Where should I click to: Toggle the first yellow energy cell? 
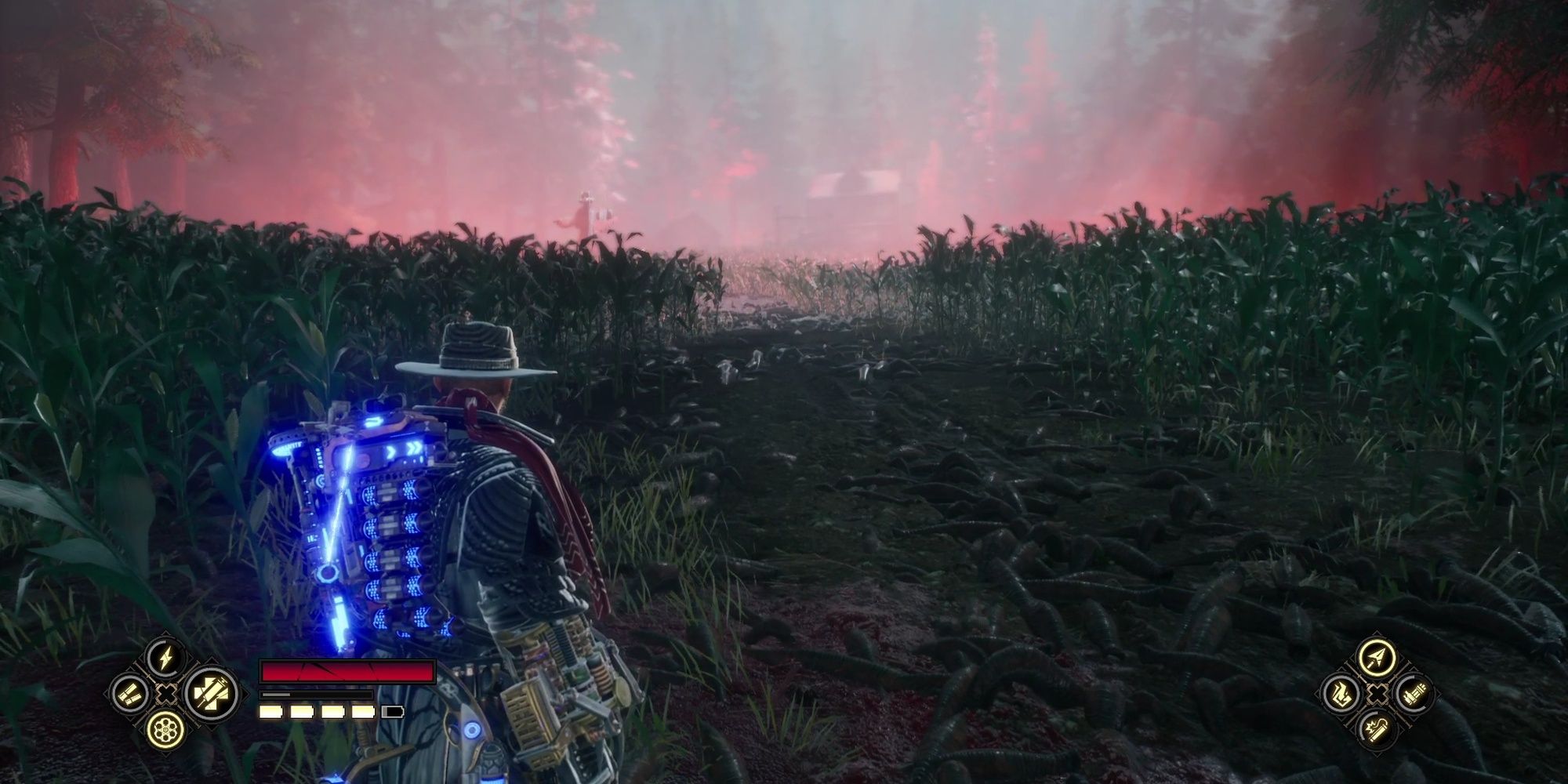pyautogui.click(x=270, y=712)
